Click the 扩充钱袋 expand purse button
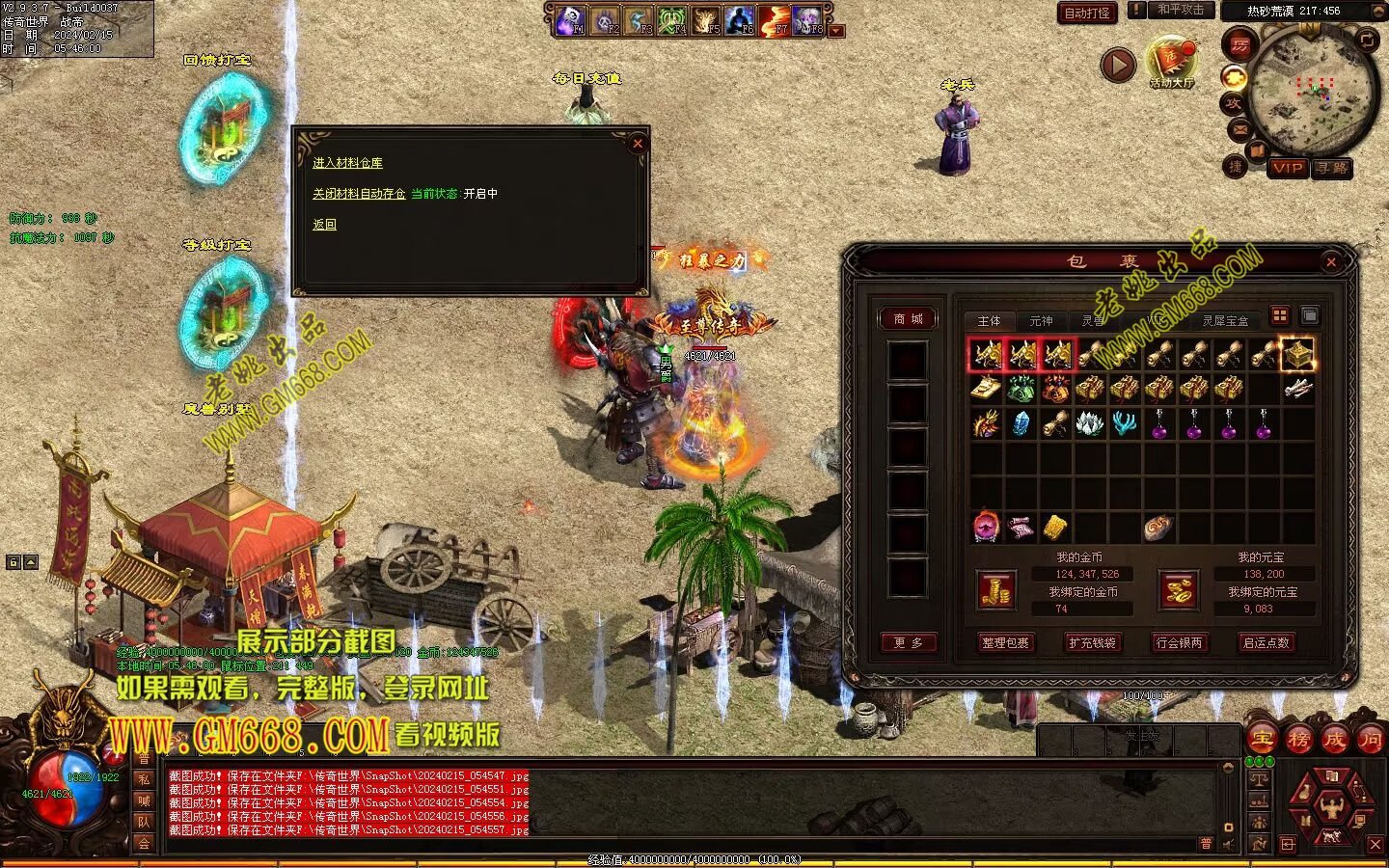The width and height of the screenshot is (1389, 868). (x=1092, y=643)
